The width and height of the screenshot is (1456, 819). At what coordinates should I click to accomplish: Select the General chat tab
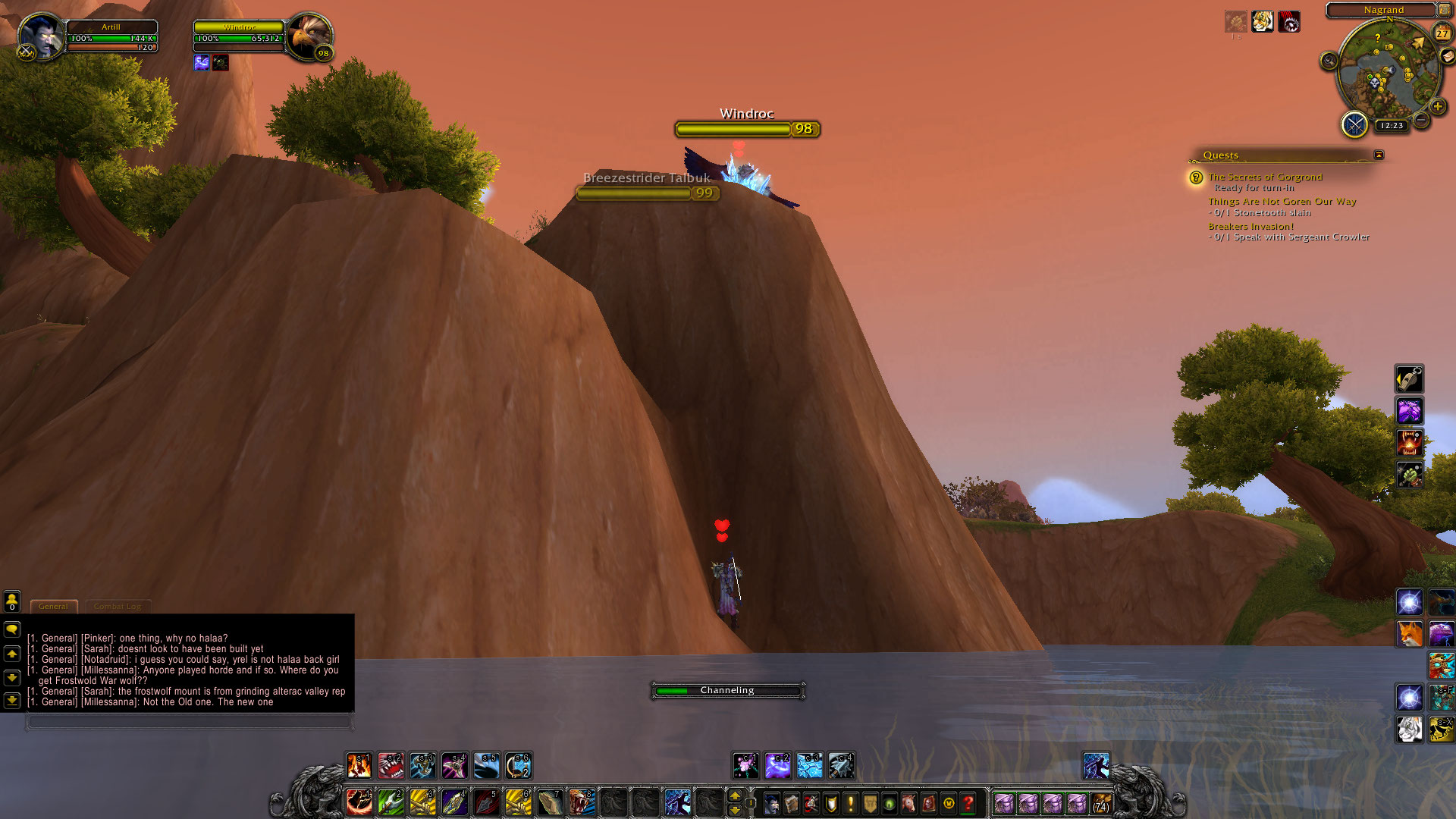[x=53, y=606]
